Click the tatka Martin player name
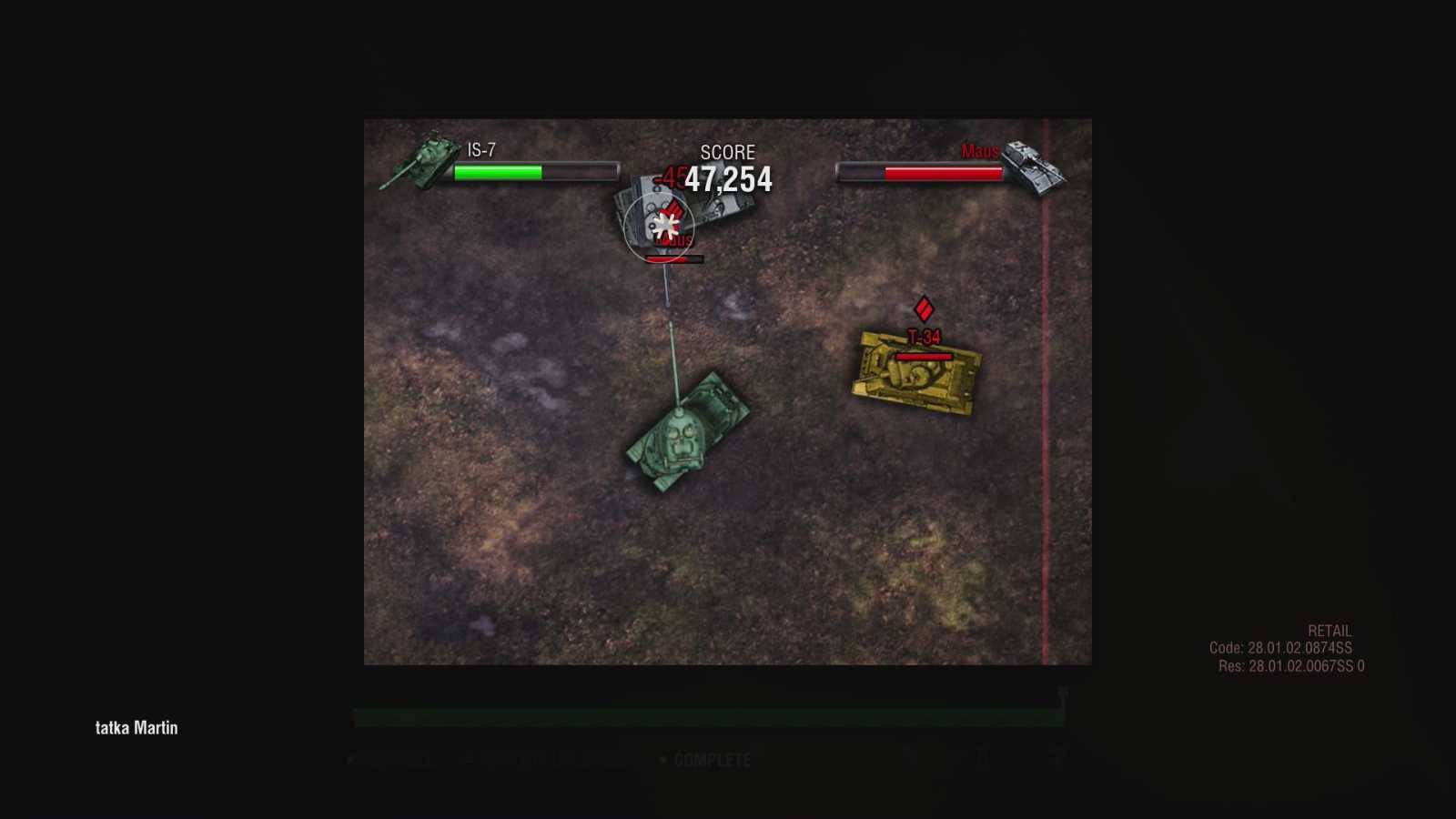Image resolution: width=1456 pixels, height=819 pixels. (136, 728)
